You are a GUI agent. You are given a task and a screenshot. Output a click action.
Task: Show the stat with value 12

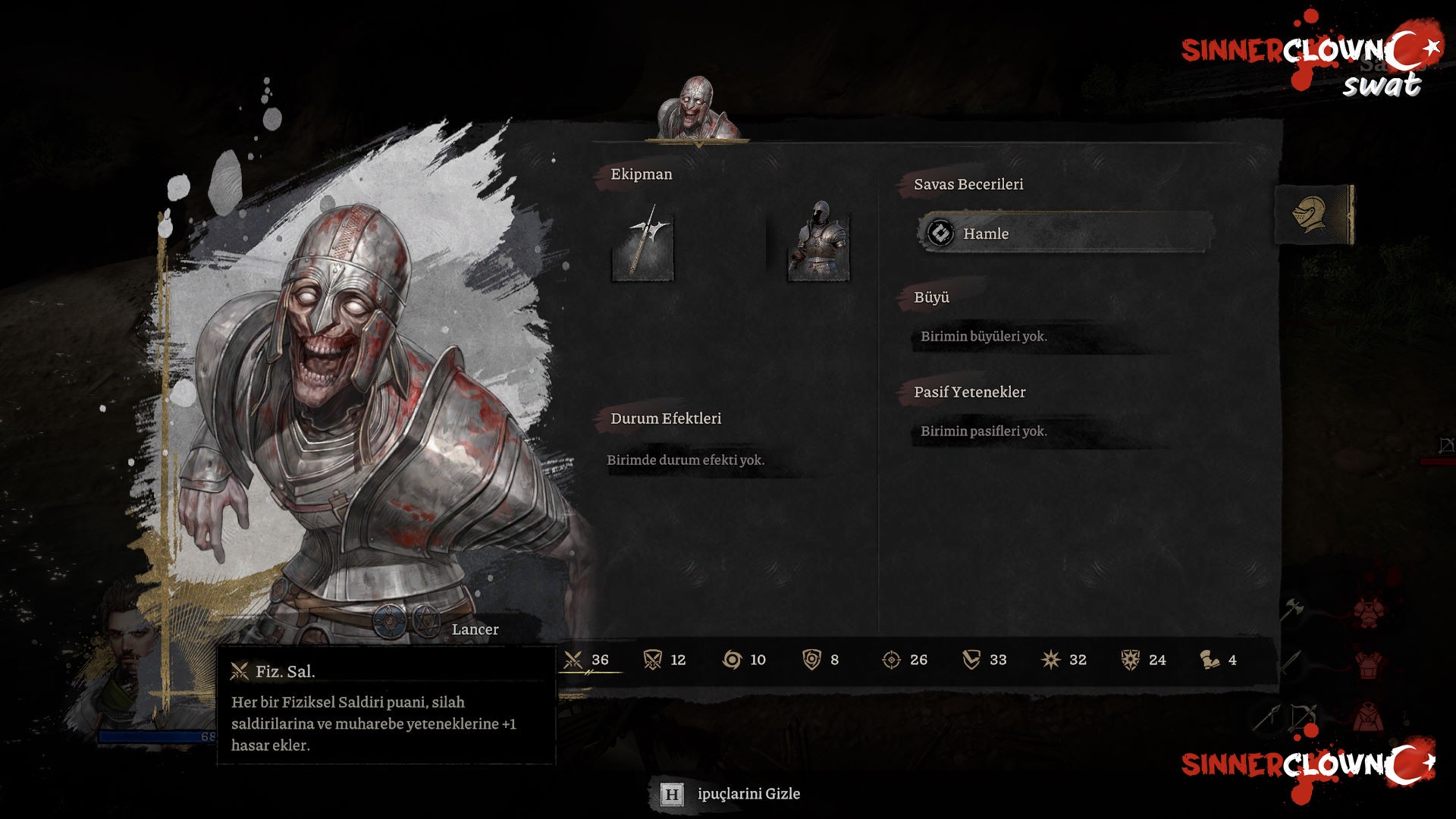pyautogui.click(x=664, y=660)
